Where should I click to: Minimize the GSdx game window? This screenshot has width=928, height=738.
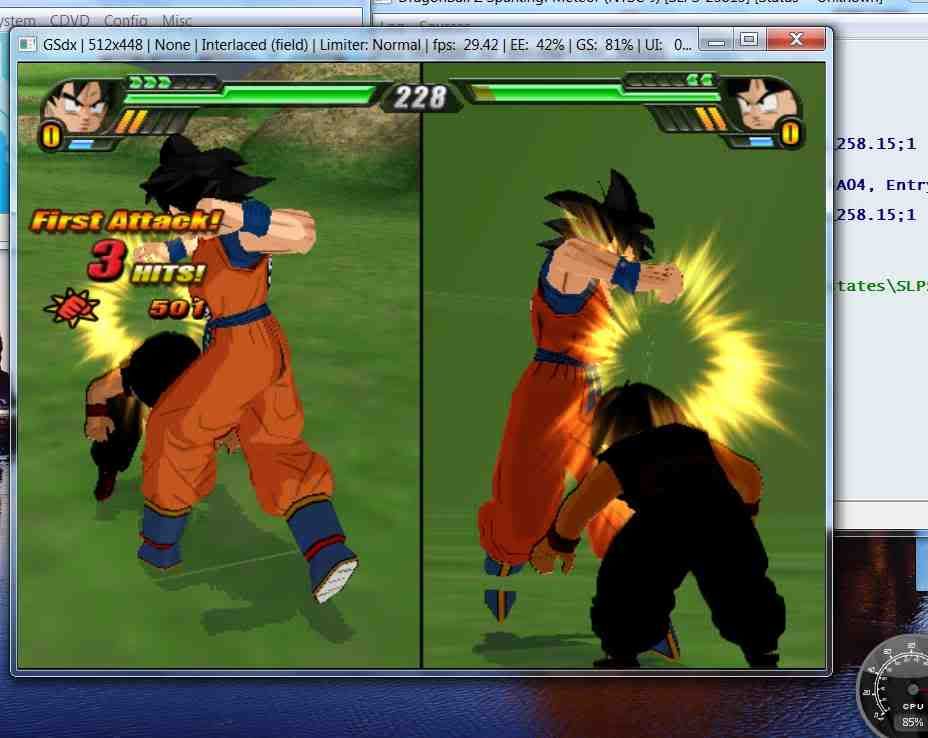pyautogui.click(x=714, y=41)
